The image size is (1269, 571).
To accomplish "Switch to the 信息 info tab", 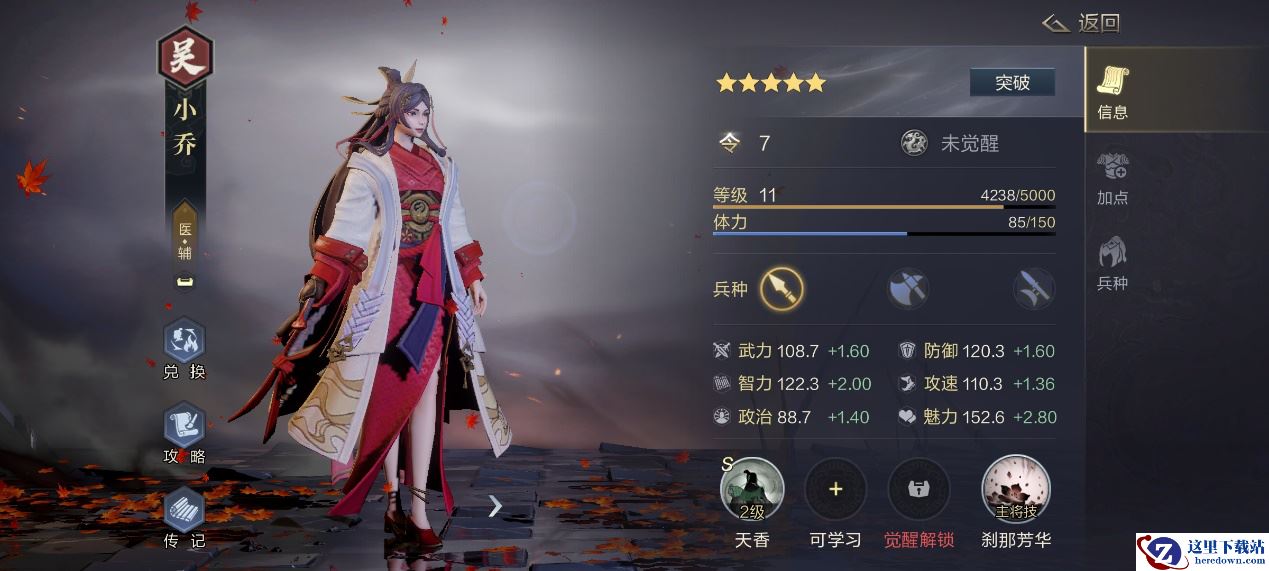I will pyautogui.click(x=1112, y=91).
